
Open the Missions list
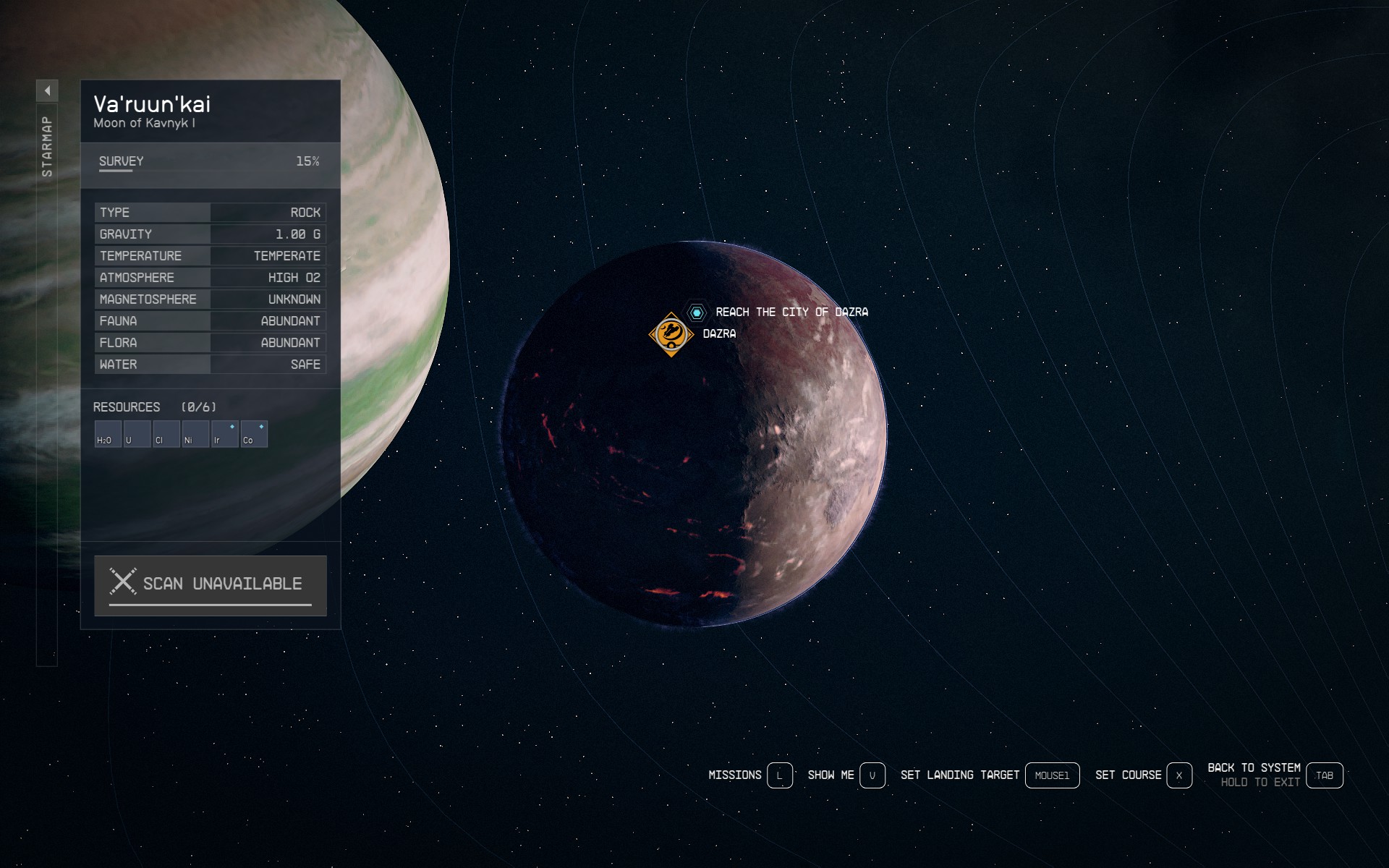pos(779,775)
